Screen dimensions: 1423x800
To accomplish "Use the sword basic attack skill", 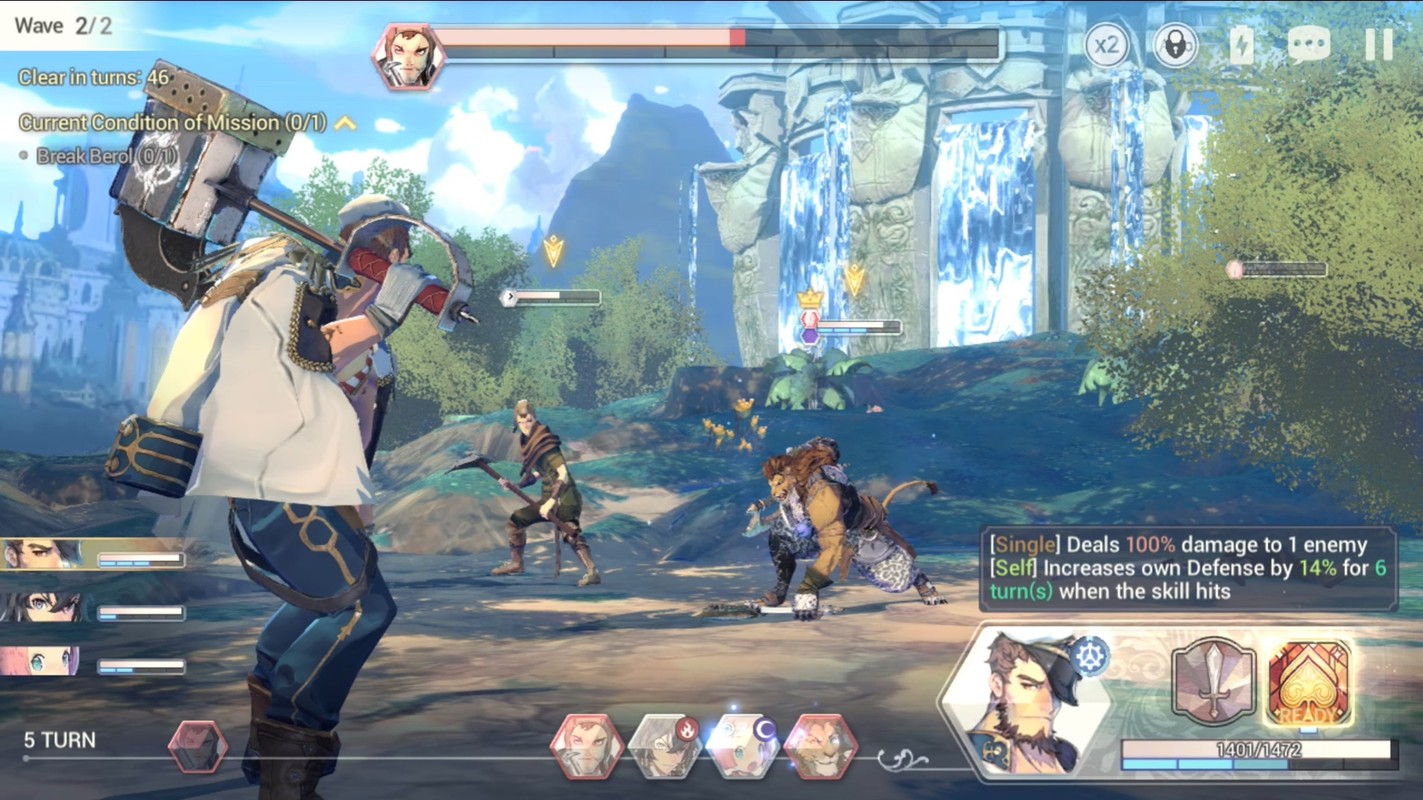I will 1213,681.
